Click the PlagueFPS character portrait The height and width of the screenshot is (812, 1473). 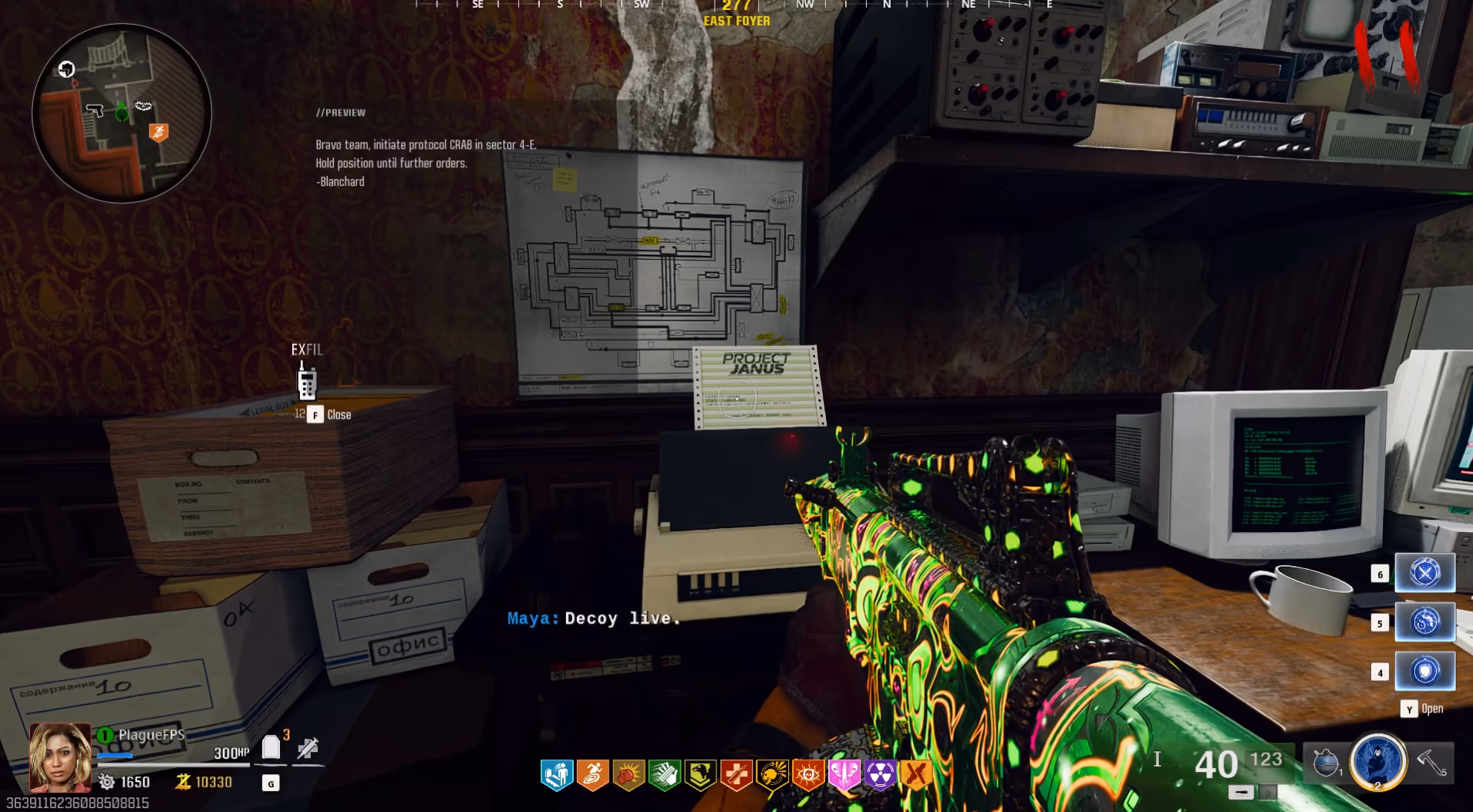[59, 756]
